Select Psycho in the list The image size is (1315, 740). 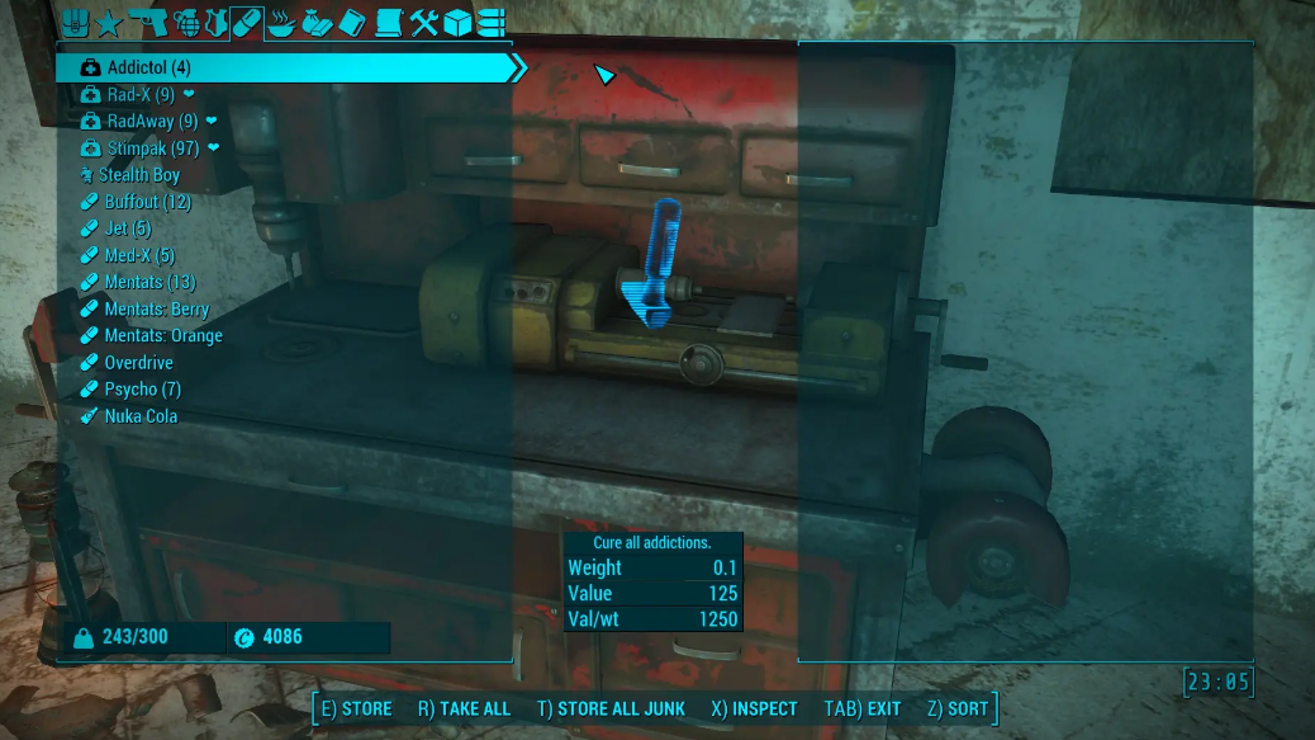coord(142,390)
